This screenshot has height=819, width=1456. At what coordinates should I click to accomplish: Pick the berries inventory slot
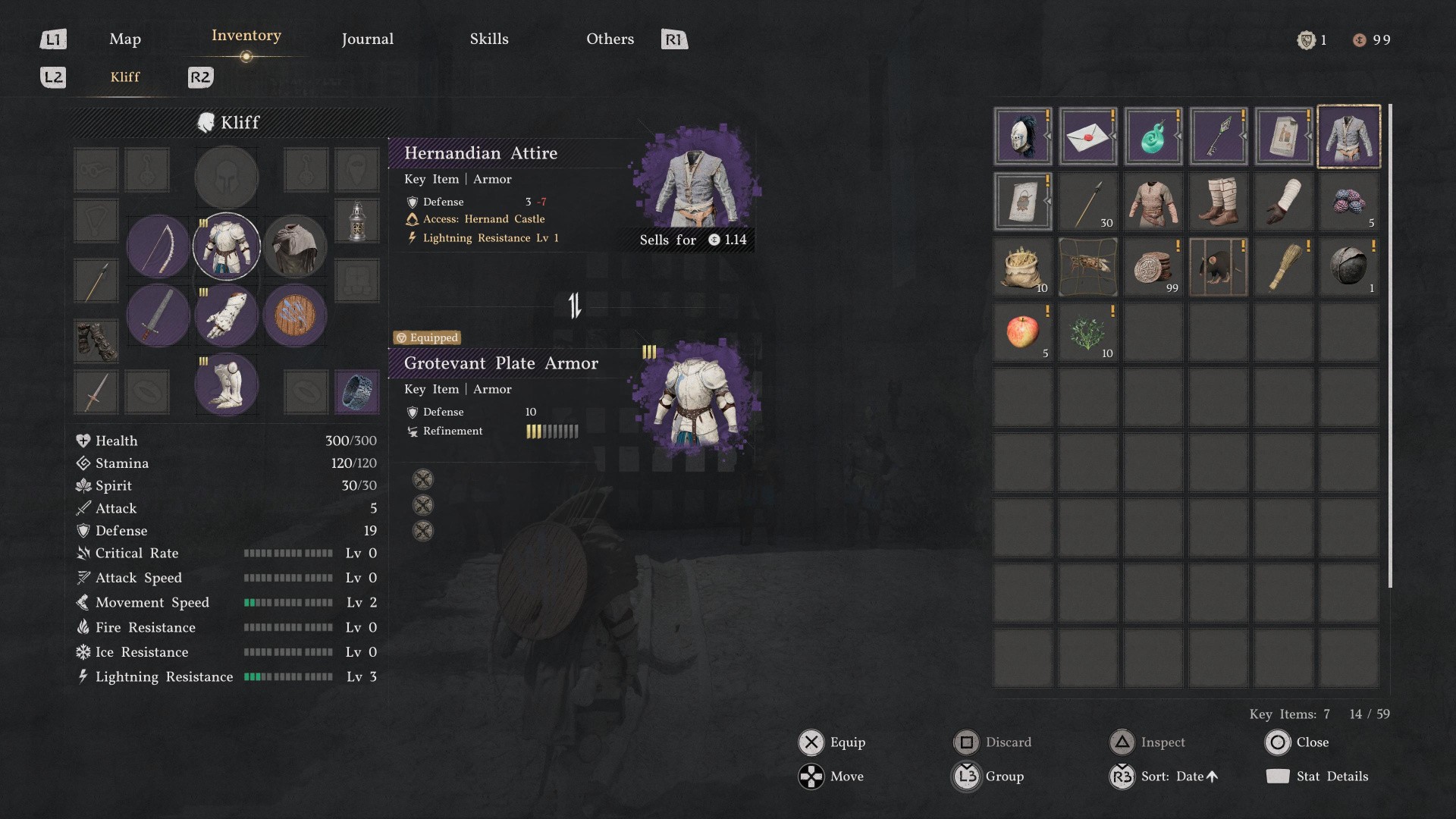point(1348,202)
